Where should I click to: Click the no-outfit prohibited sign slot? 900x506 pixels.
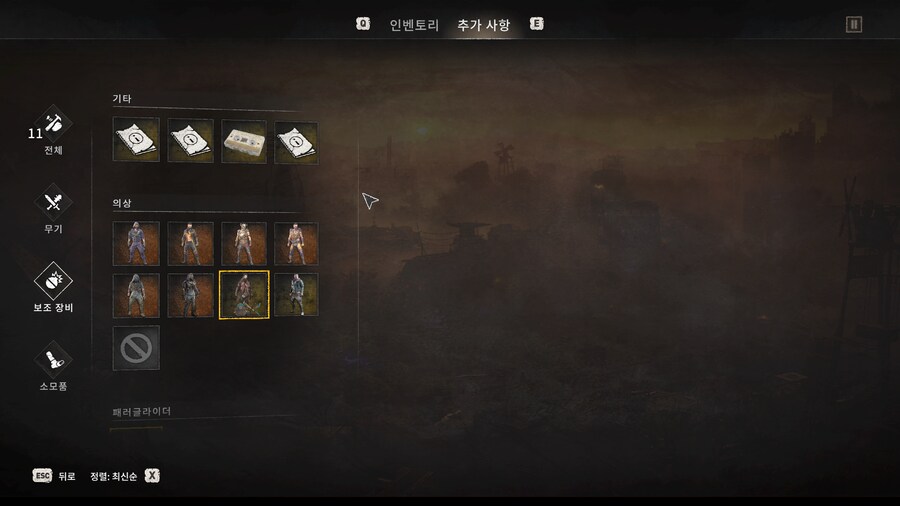(136, 348)
